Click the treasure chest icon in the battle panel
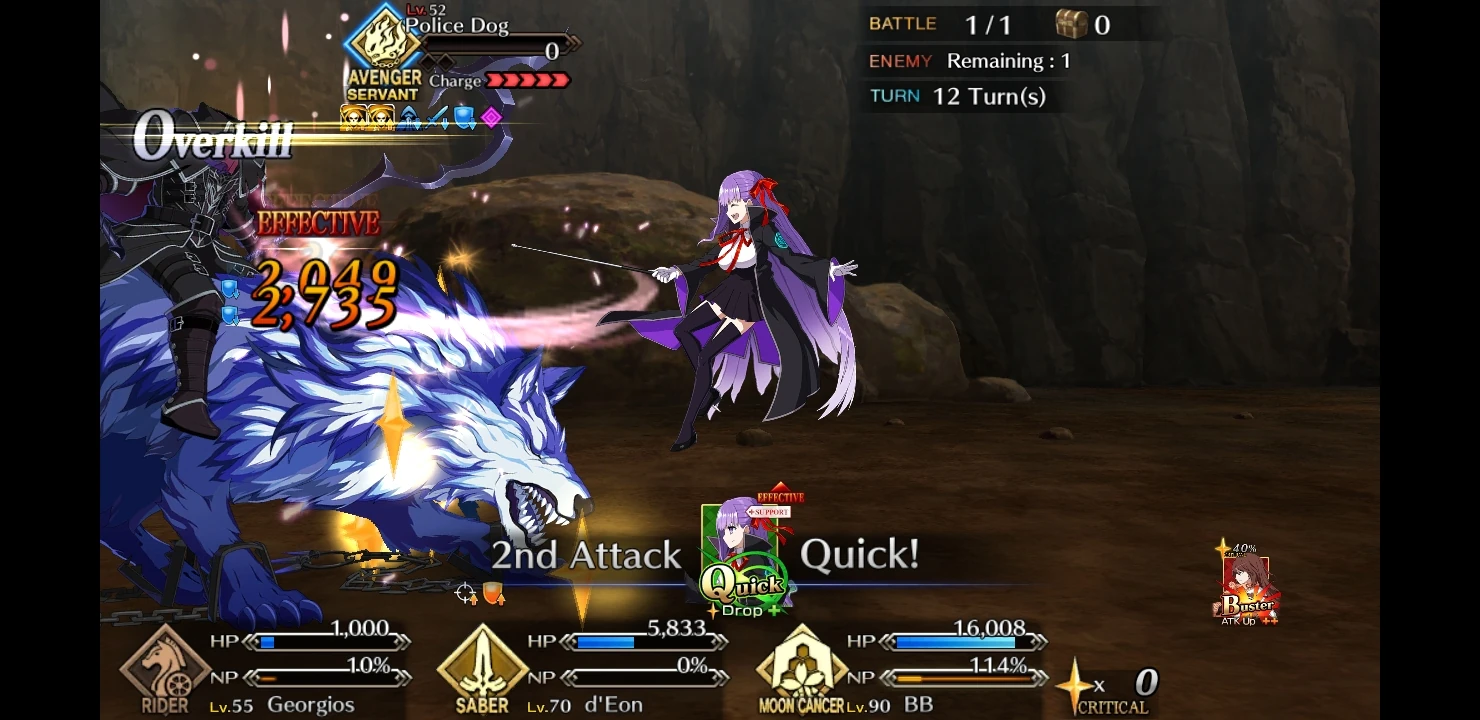Viewport: 1480px width, 720px height. click(x=1073, y=25)
